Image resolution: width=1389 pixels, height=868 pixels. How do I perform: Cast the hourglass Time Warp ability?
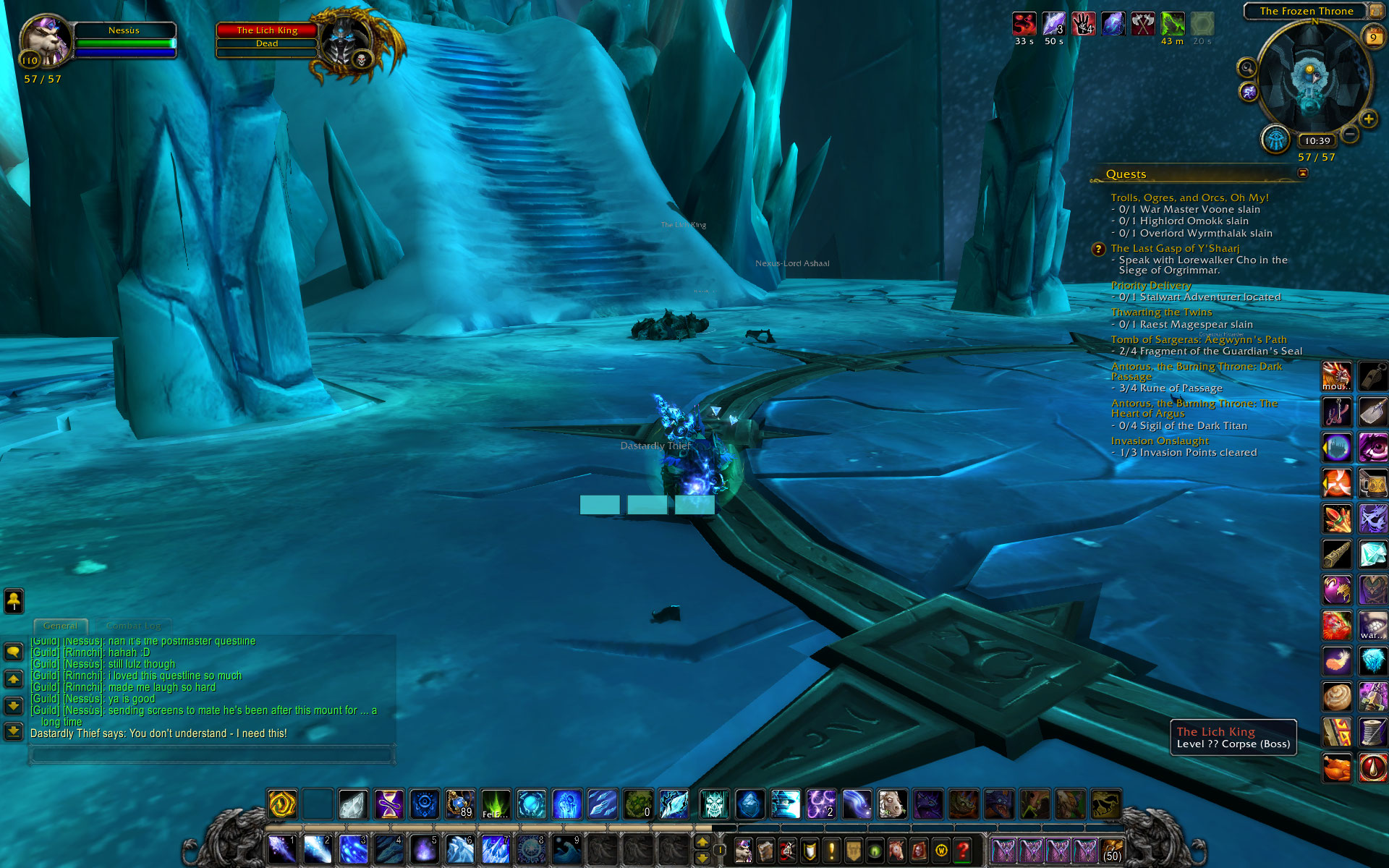388,804
